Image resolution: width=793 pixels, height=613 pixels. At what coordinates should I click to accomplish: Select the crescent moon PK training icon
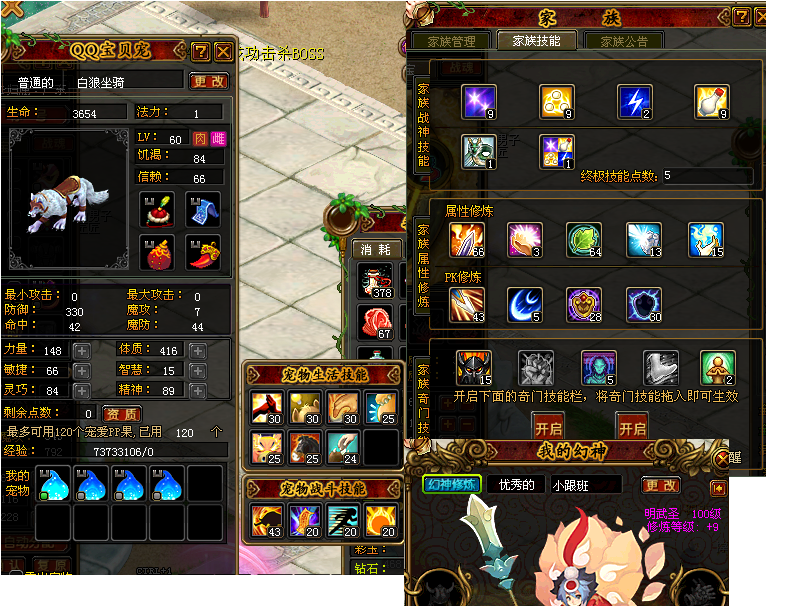tap(524, 304)
